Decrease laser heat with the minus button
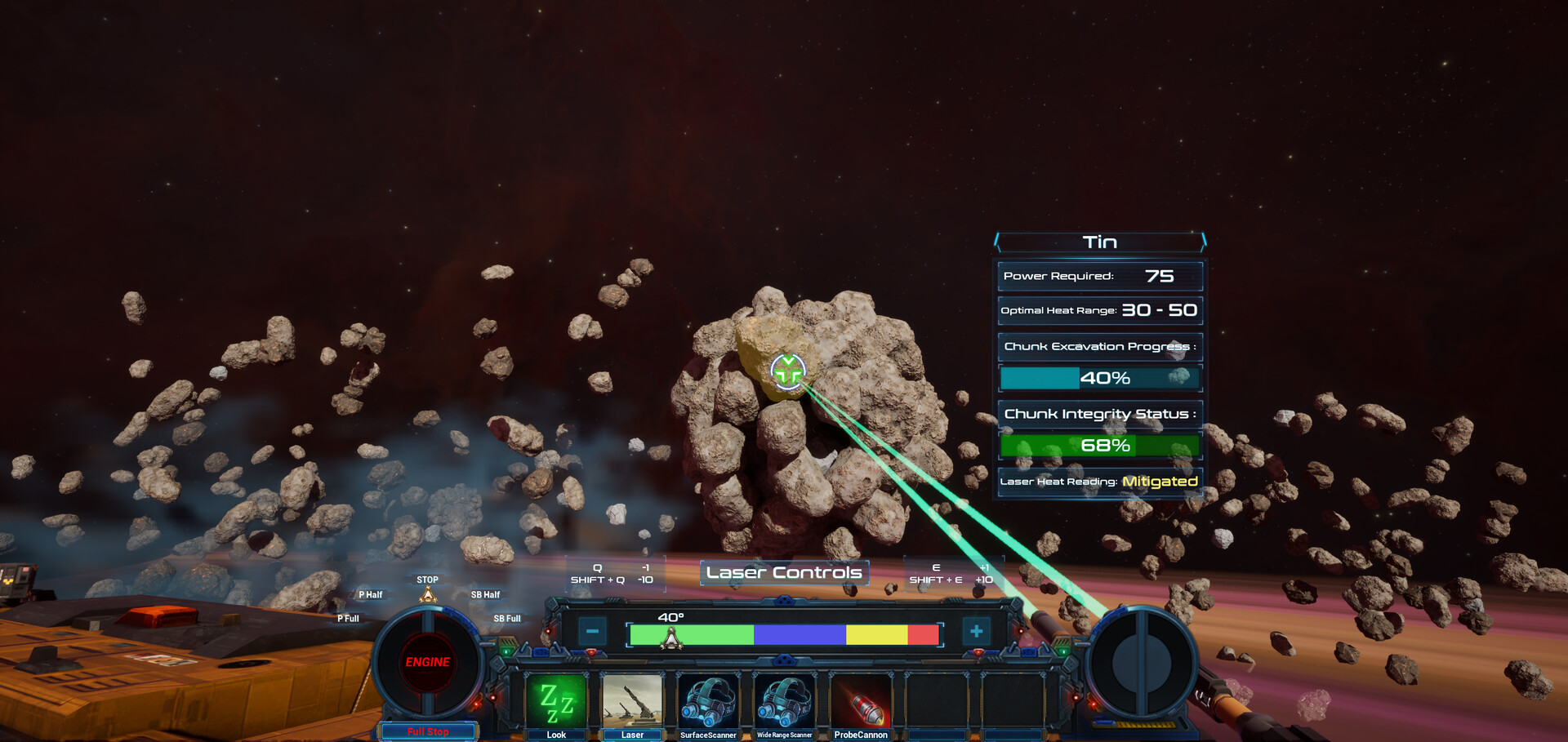Screen dimensions: 1568x742 point(592,631)
